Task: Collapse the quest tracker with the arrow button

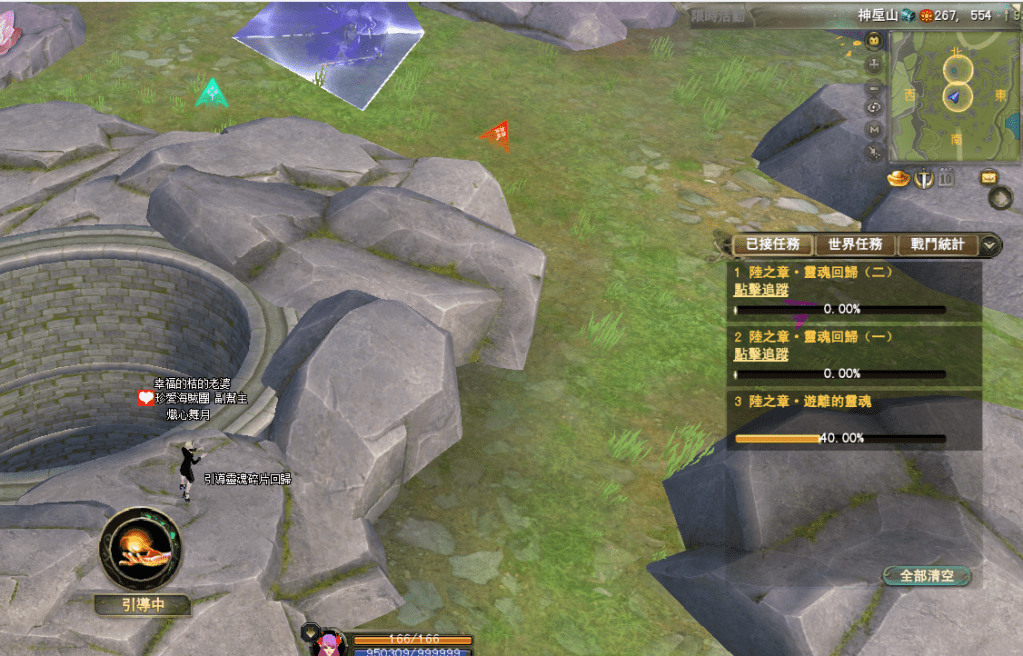Action: [989, 244]
